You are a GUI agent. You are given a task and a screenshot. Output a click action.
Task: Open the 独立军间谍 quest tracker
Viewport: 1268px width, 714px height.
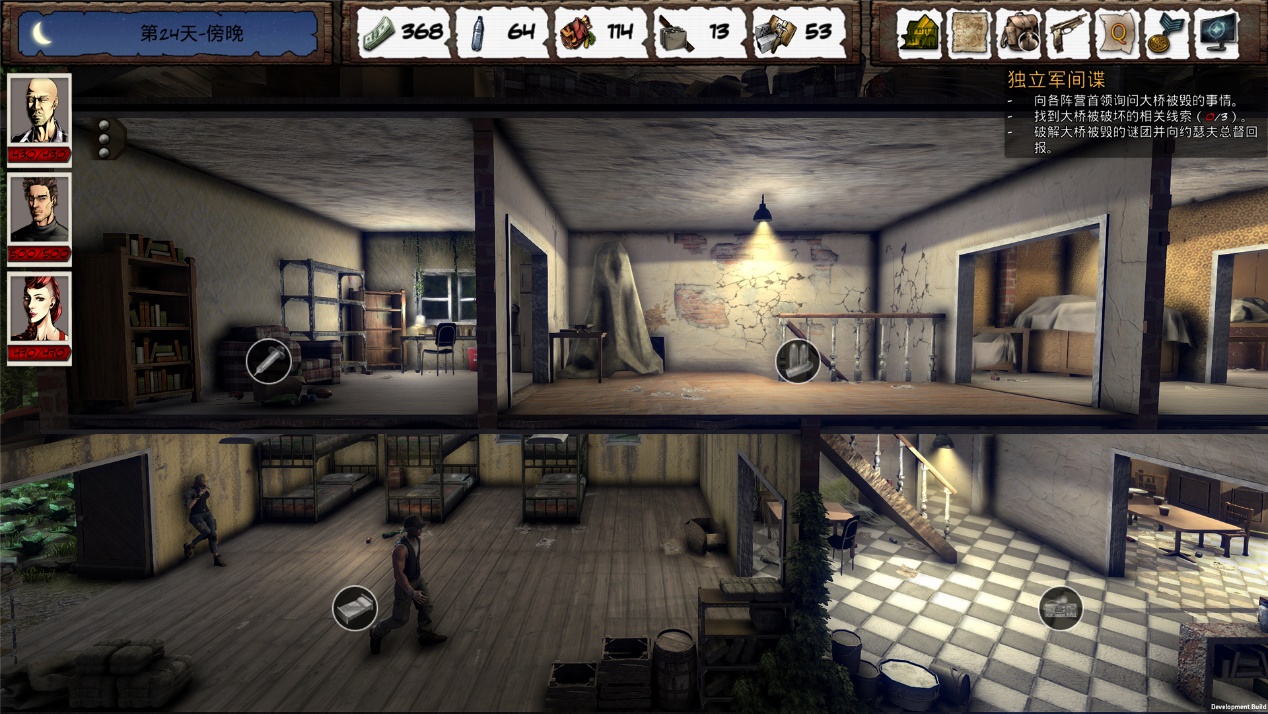tap(1055, 80)
